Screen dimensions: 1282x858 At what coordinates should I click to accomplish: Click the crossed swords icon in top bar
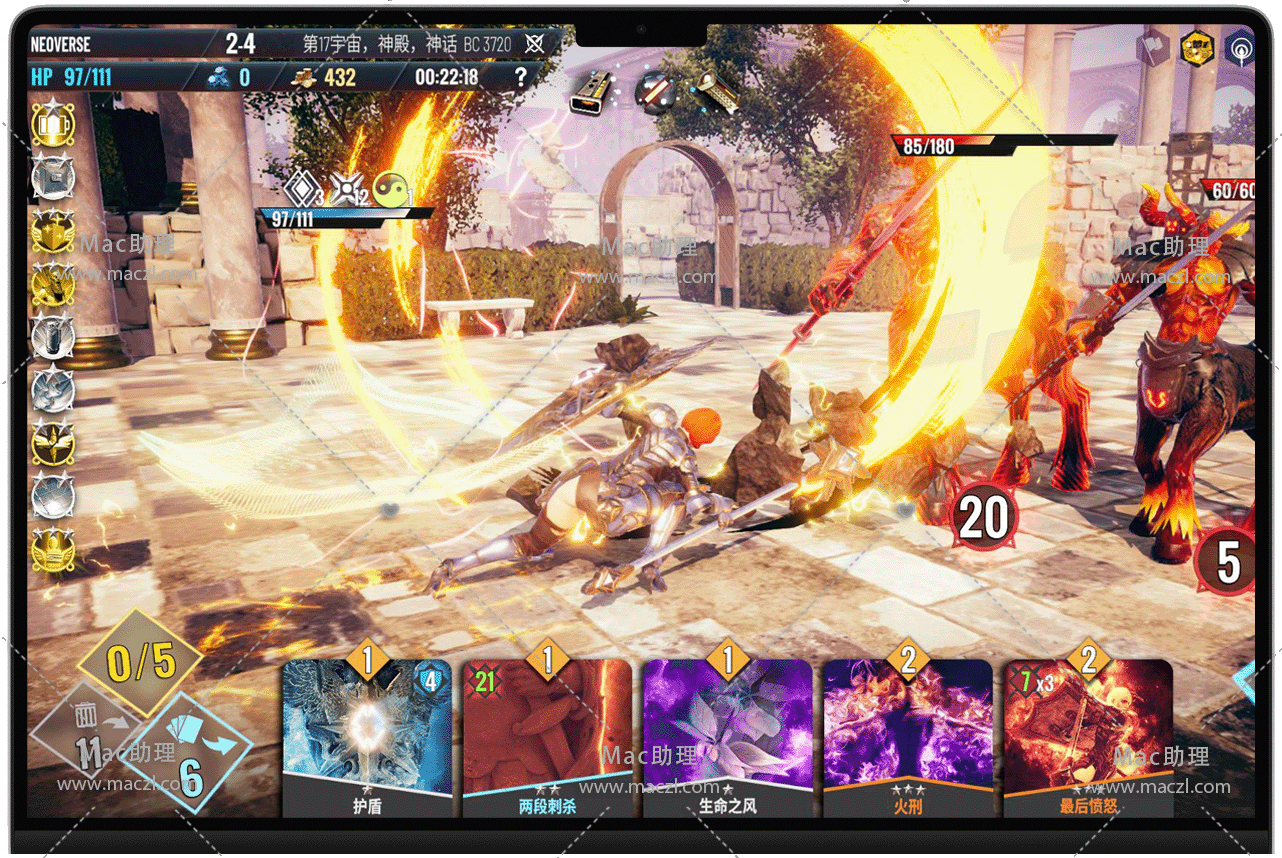(535, 44)
